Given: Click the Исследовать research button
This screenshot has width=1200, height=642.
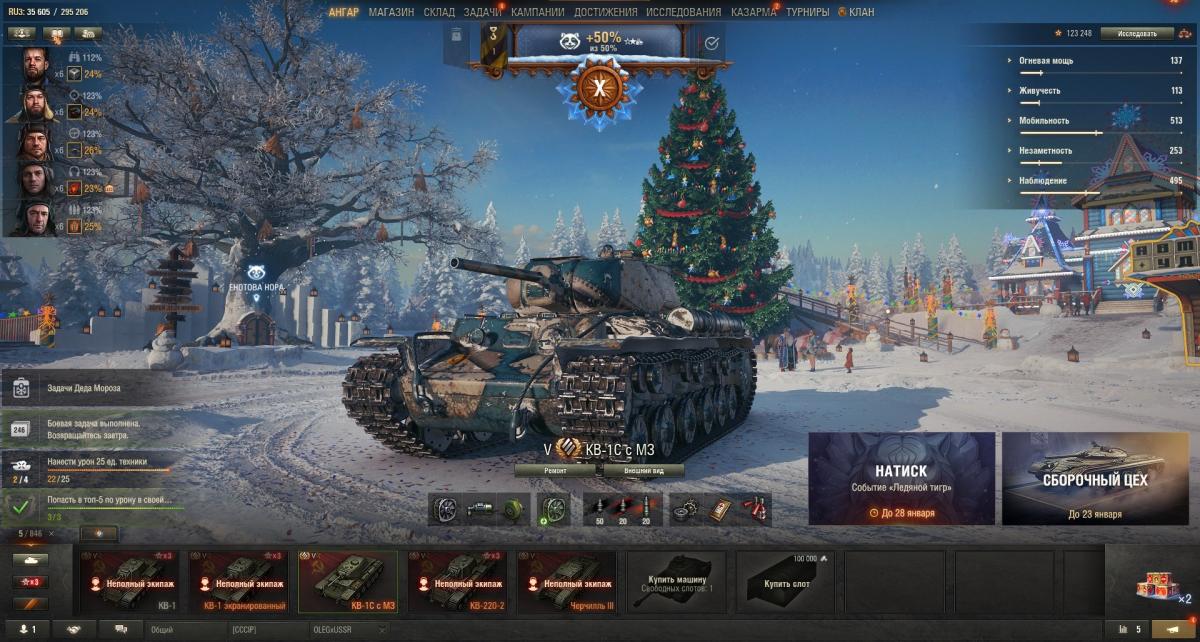Looking at the screenshot, I should click(x=1137, y=33).
